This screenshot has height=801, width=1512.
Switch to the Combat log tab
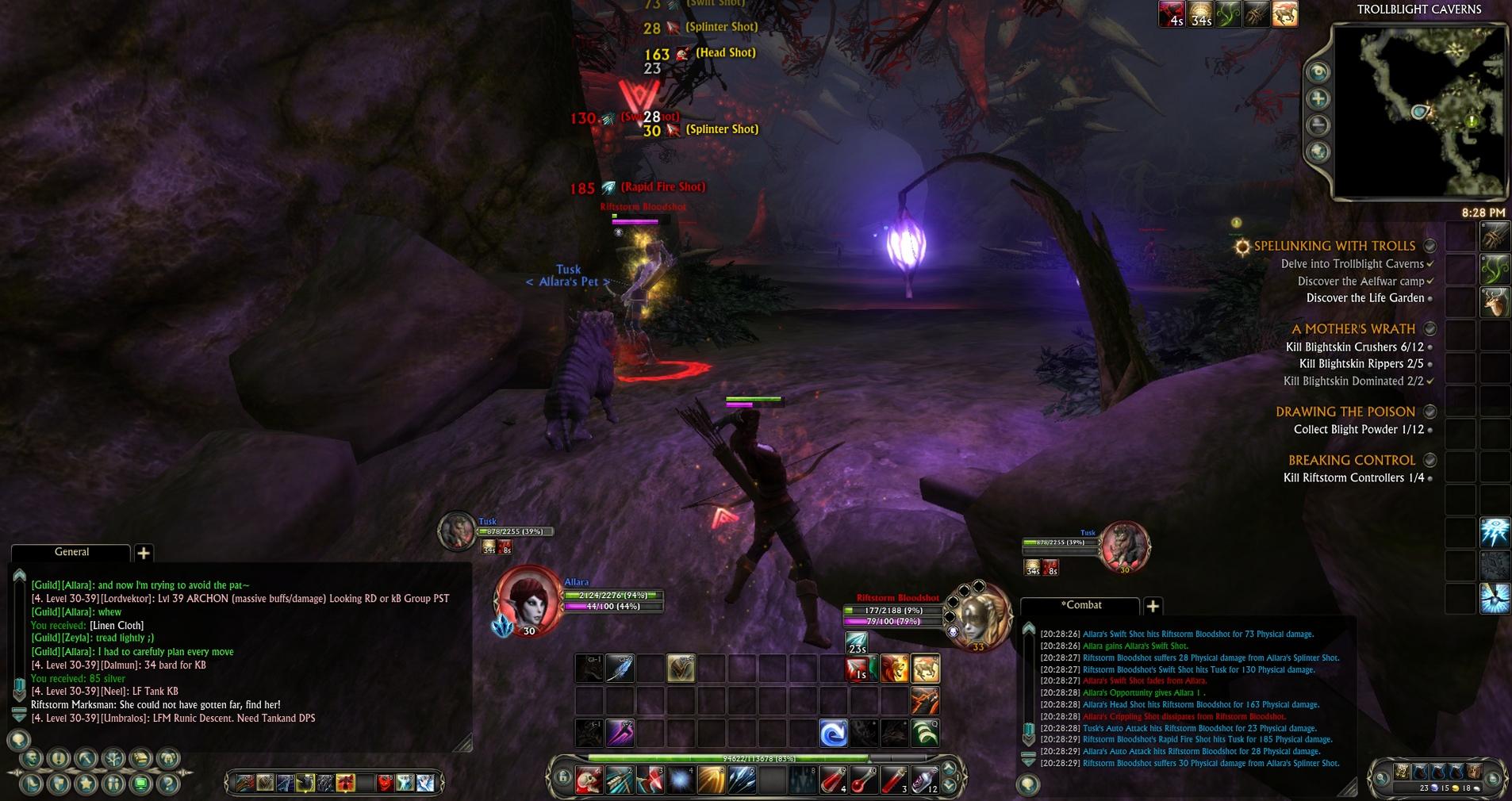(1082, 605)
